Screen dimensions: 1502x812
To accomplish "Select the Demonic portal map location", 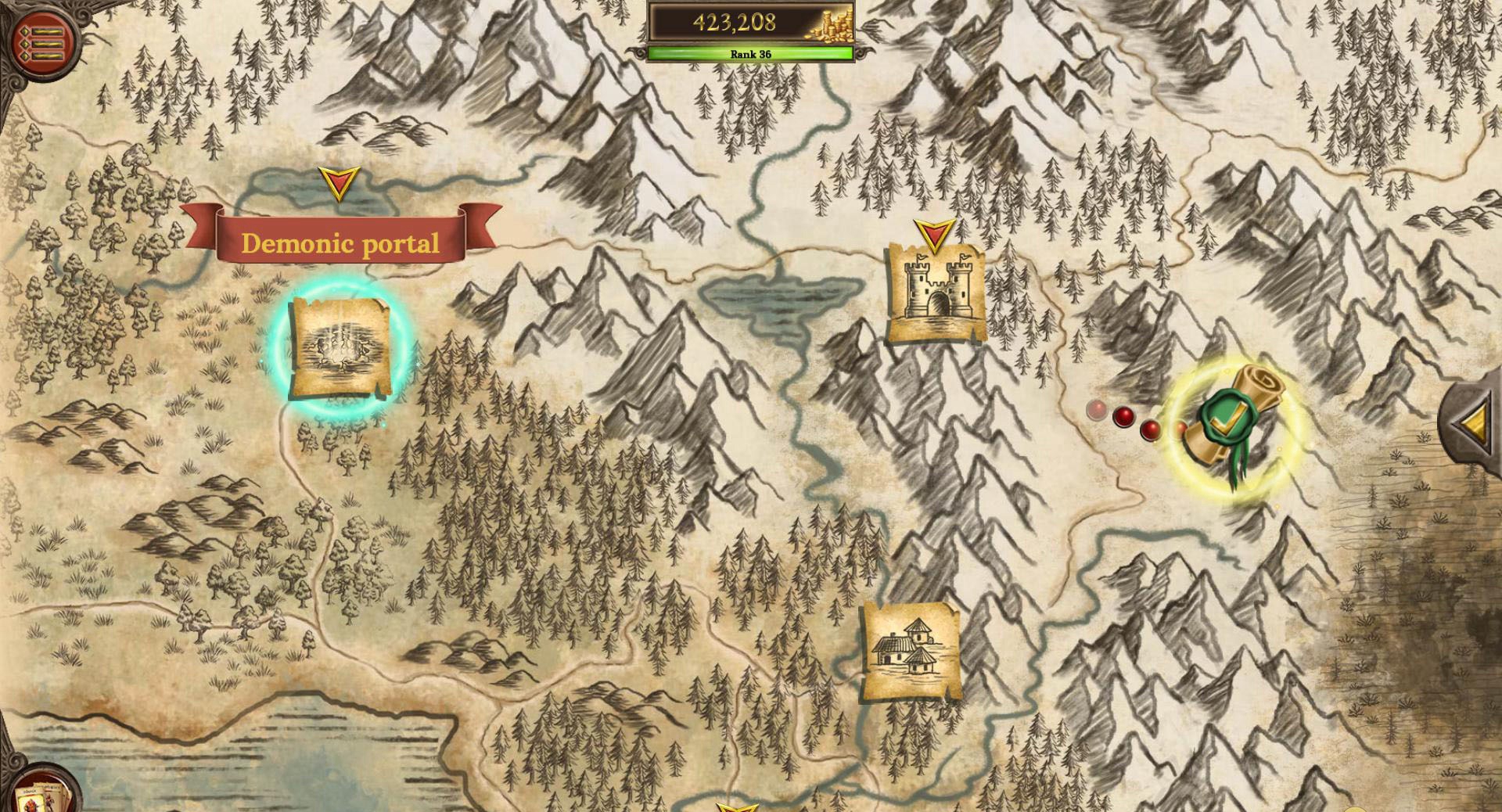I will point(340,349).
